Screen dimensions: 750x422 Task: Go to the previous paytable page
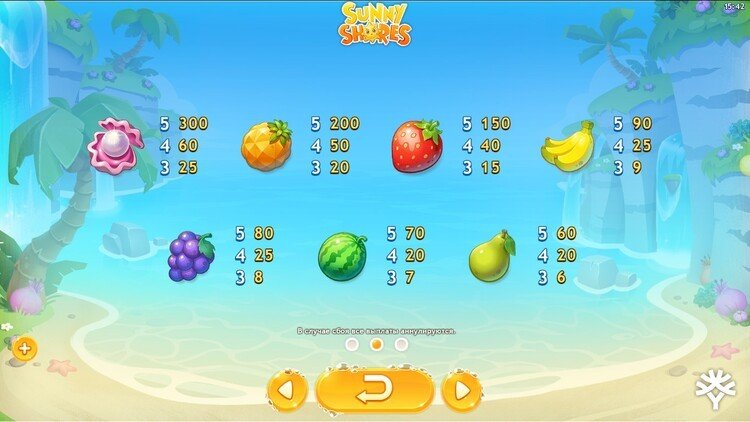[x=287, y=390]
